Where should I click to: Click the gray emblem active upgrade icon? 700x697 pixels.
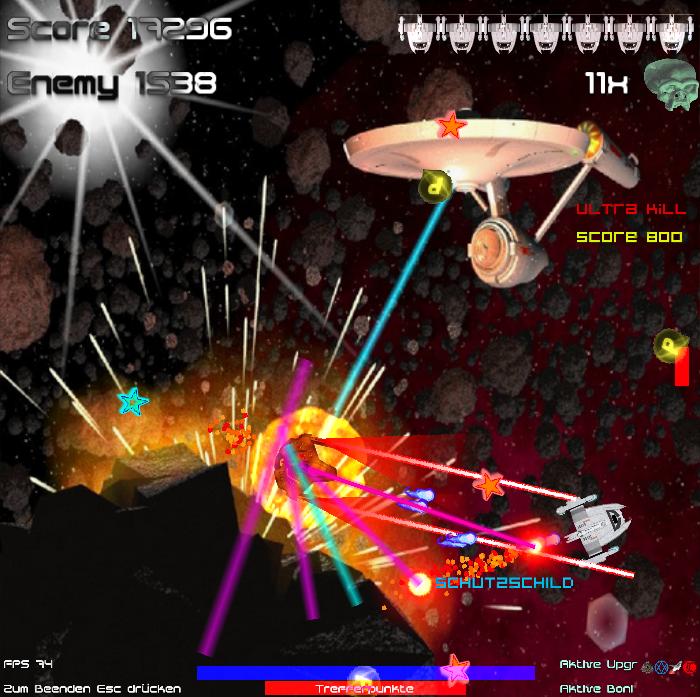(647, 667)
